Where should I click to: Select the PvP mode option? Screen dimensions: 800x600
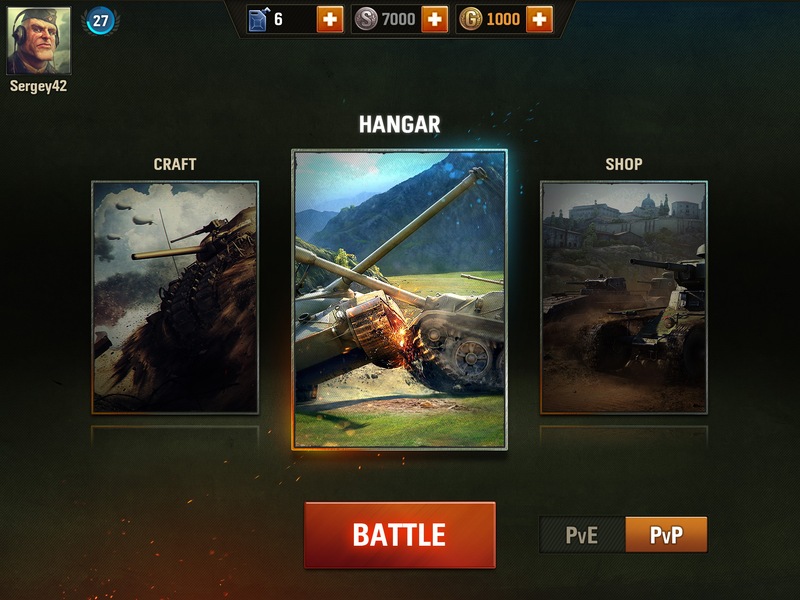pyautogui.click(x=666, y=535)
